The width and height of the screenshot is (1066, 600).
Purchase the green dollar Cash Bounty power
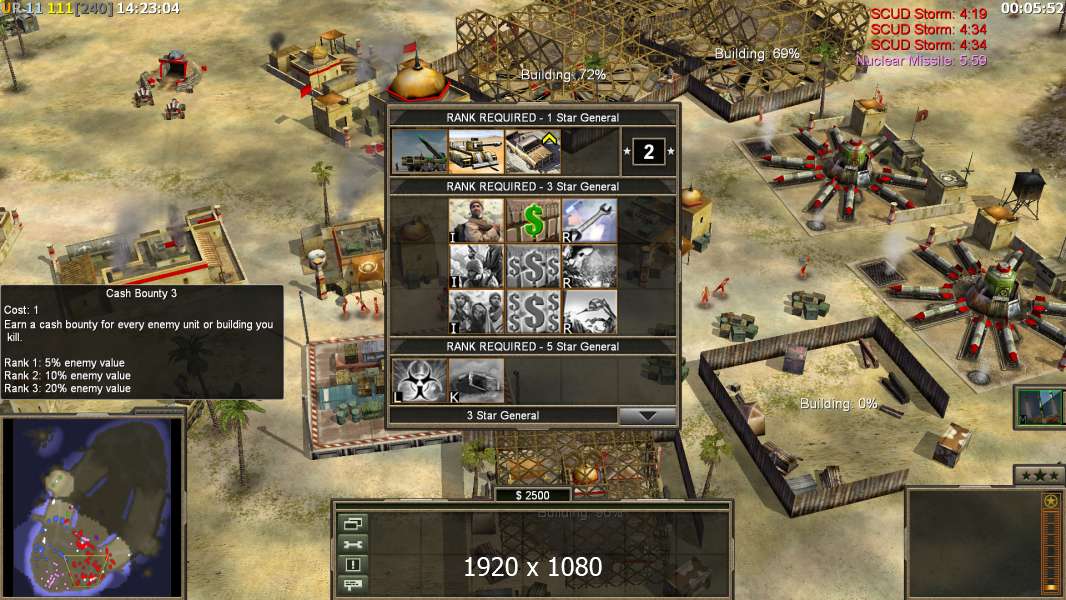point(532,220)
